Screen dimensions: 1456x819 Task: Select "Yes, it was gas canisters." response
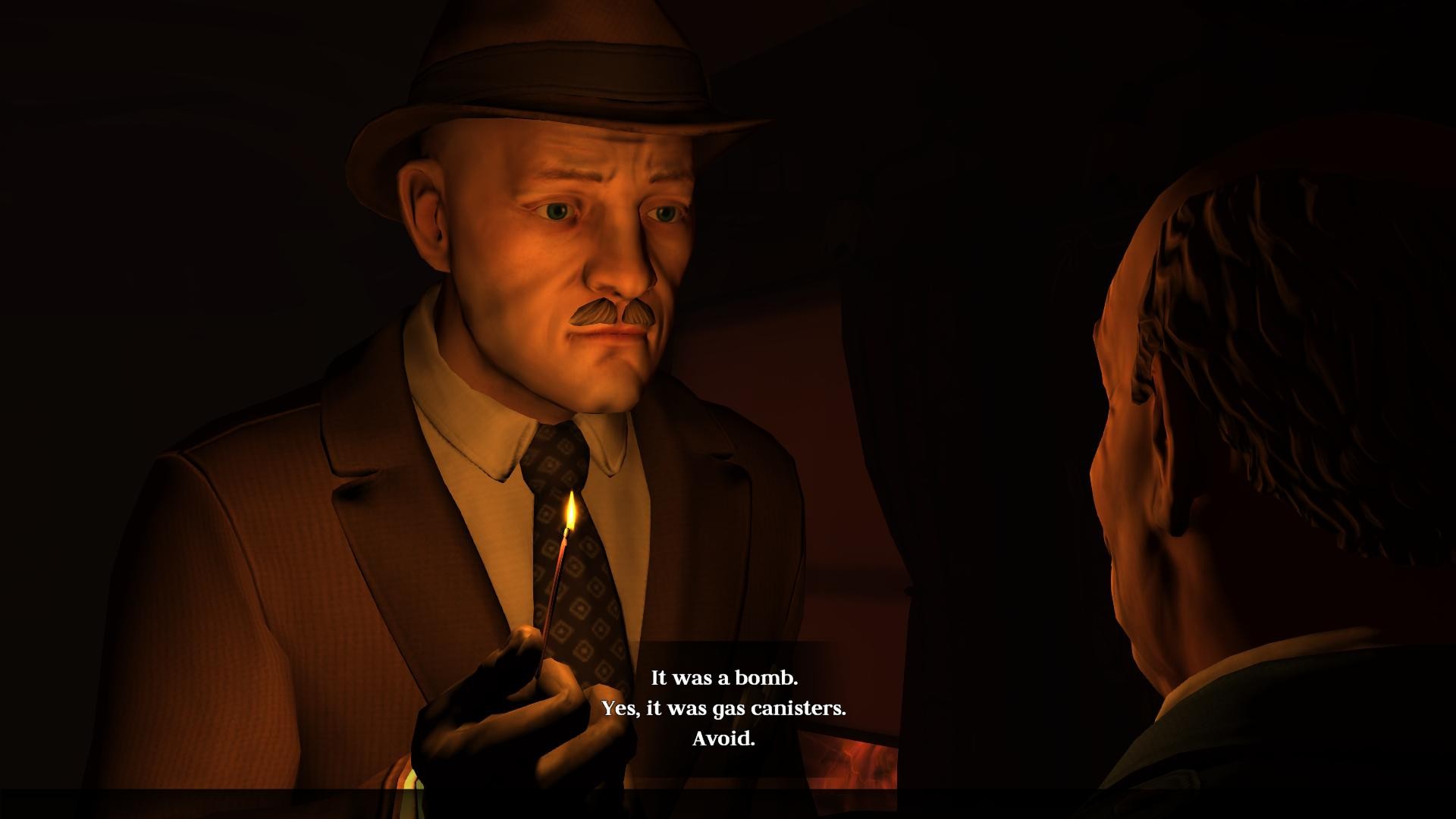click(723, 708)
